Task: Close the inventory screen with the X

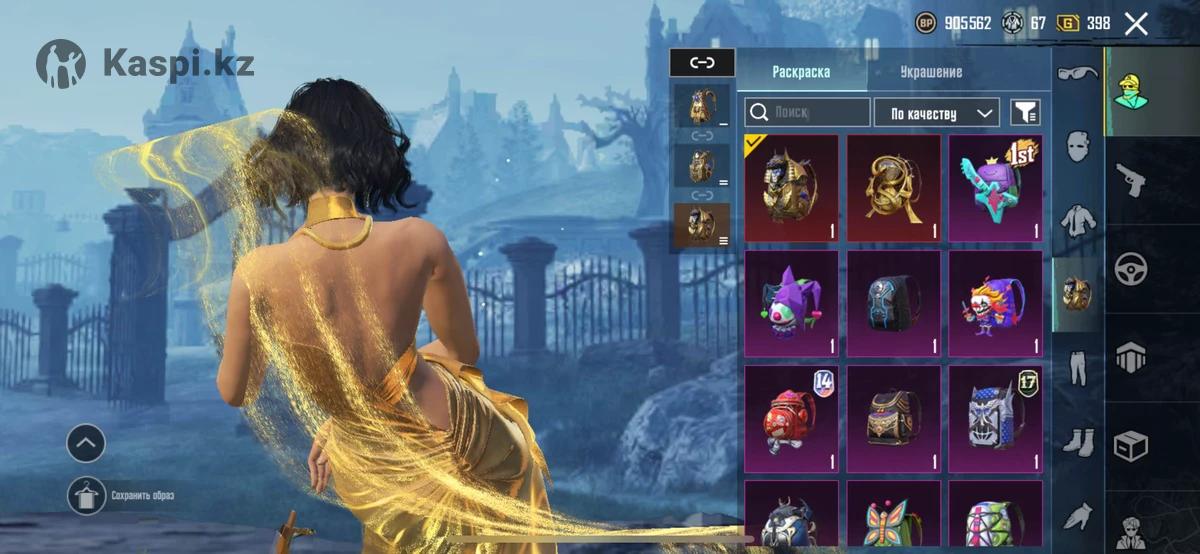Action: (1136, 24)
